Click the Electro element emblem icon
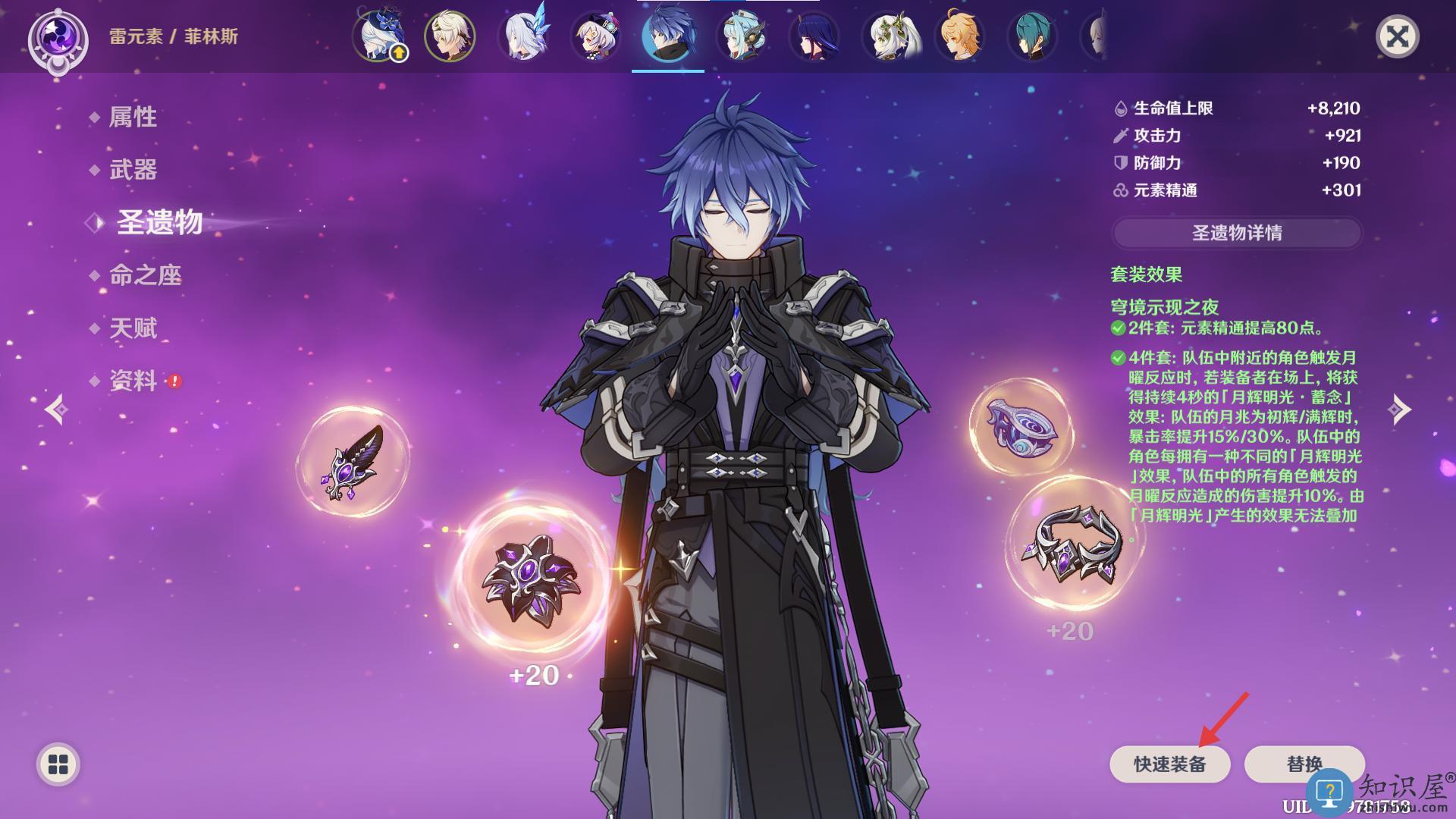Screen dimensions: 1456x819 tap(58, 37)
